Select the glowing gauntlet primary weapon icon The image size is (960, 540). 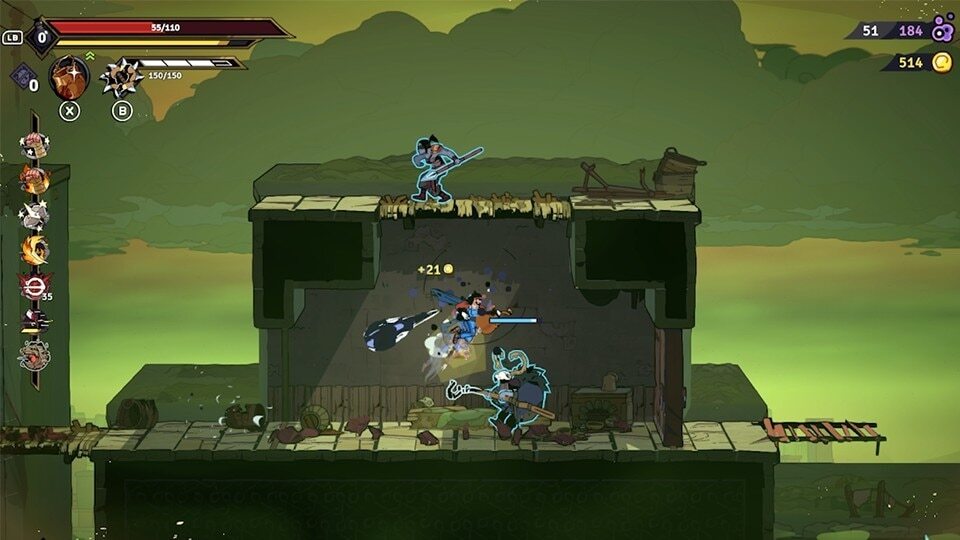coord(69,77)
